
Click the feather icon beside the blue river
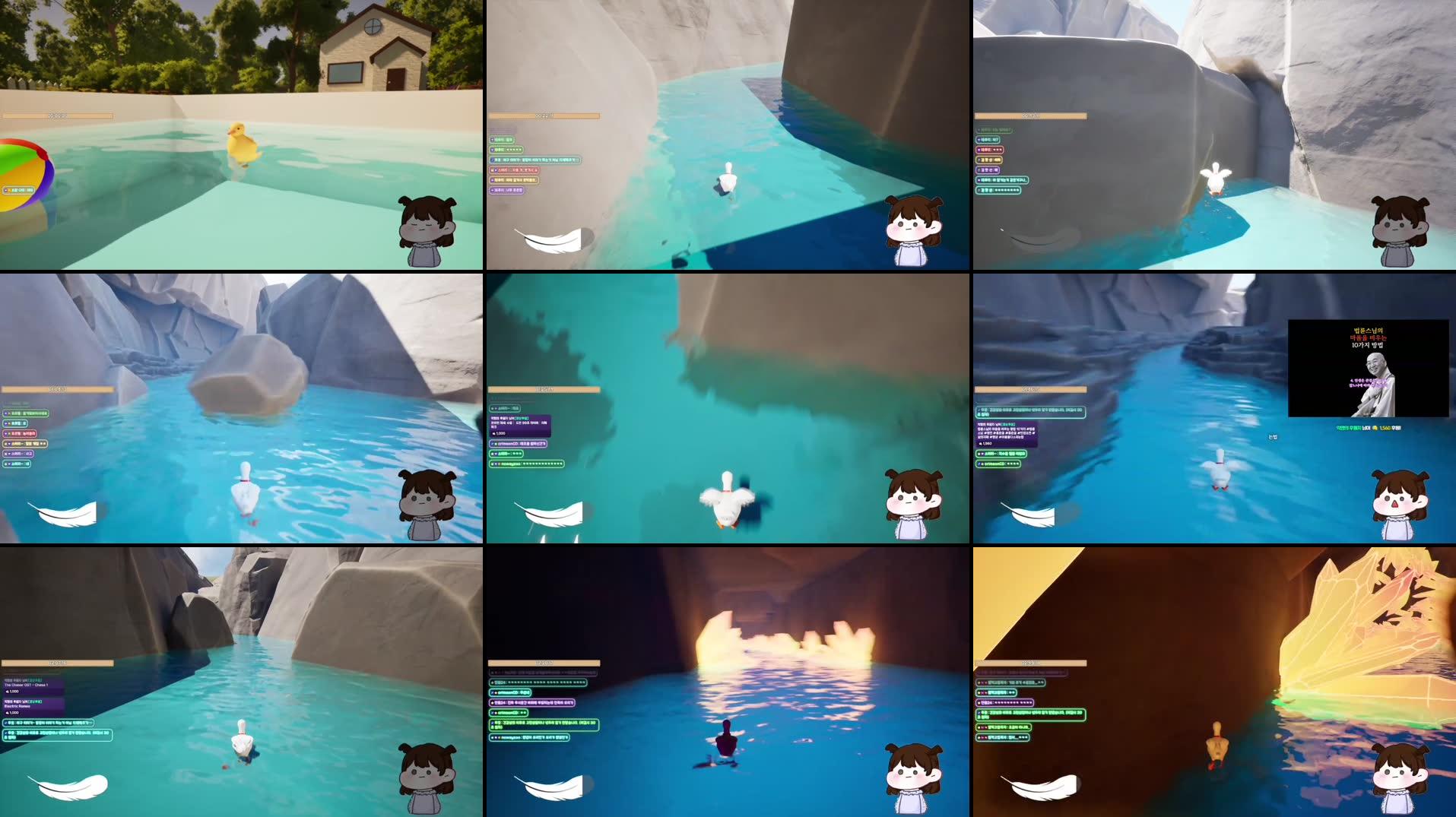[1030, 515]
